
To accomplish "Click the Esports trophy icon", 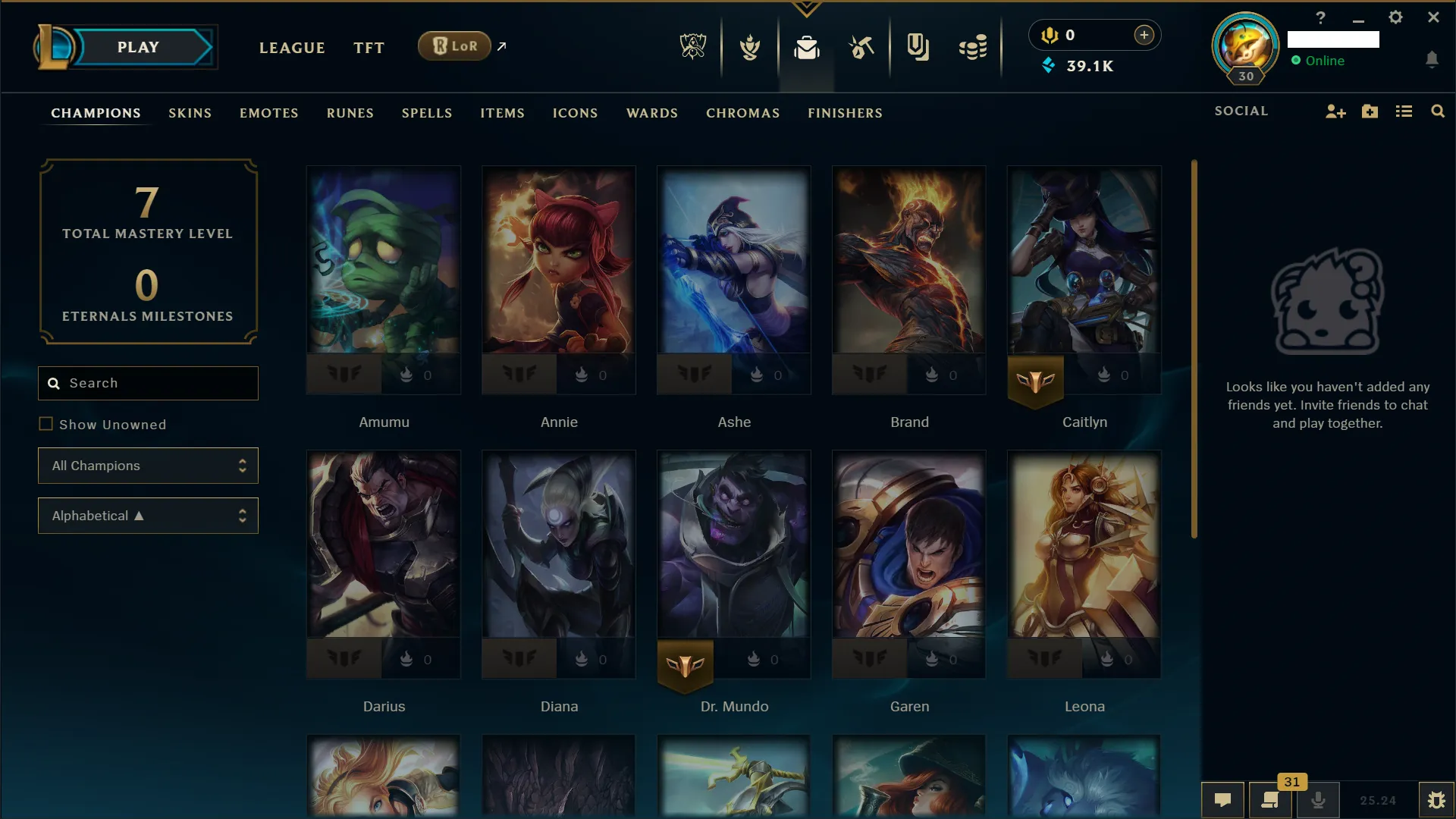I will click(x=694, y=47).
